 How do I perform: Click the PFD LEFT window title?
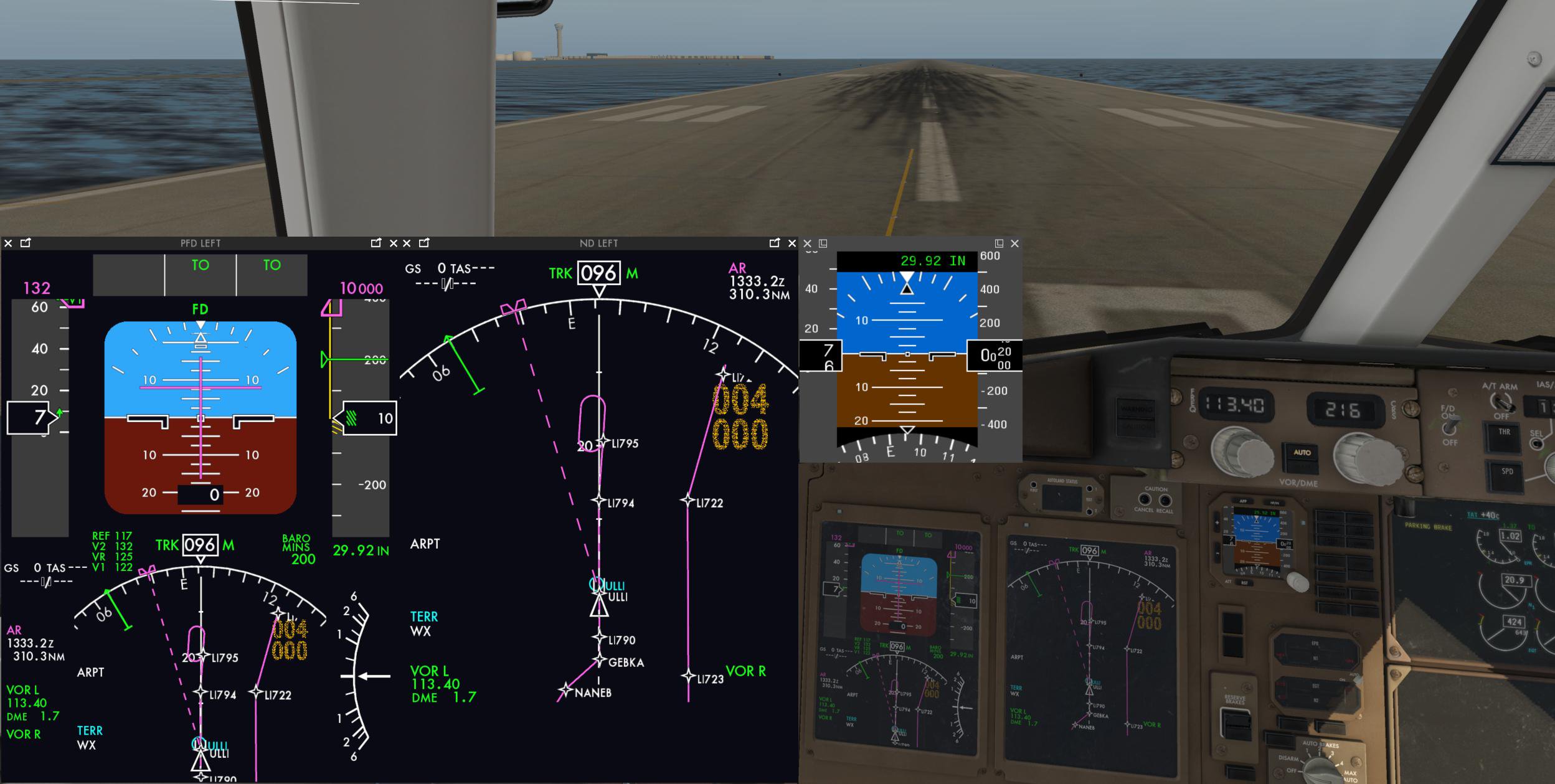(x=199, y=243)
